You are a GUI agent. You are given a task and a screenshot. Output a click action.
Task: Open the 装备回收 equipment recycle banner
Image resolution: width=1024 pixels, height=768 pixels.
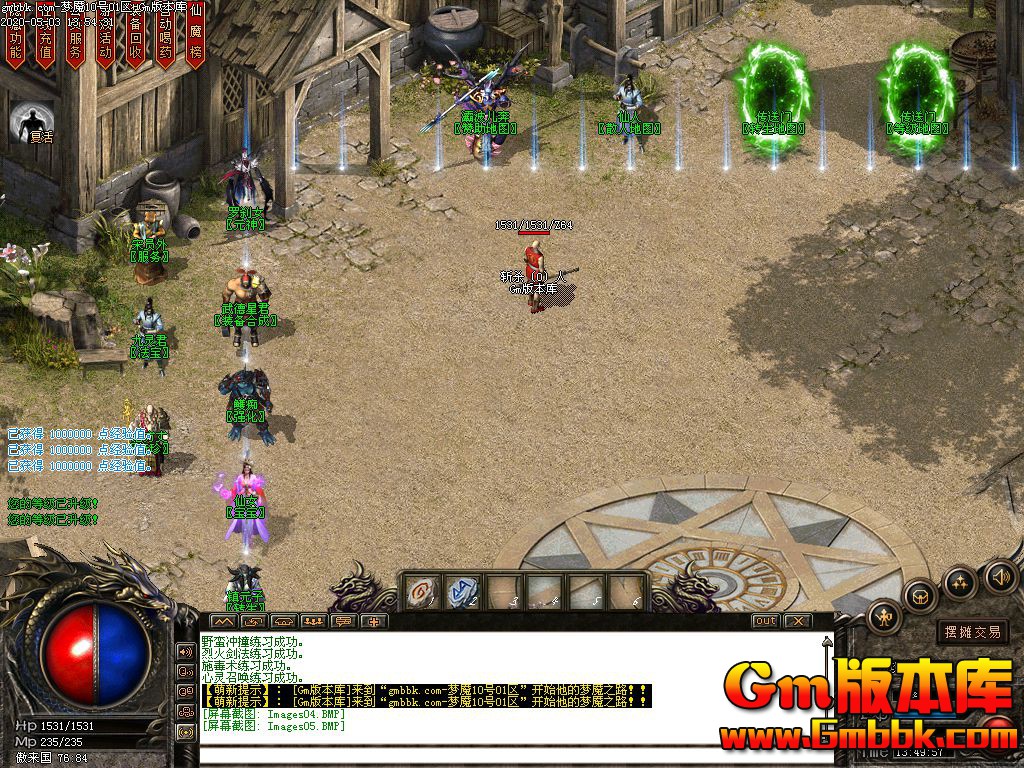click(136, 38)
